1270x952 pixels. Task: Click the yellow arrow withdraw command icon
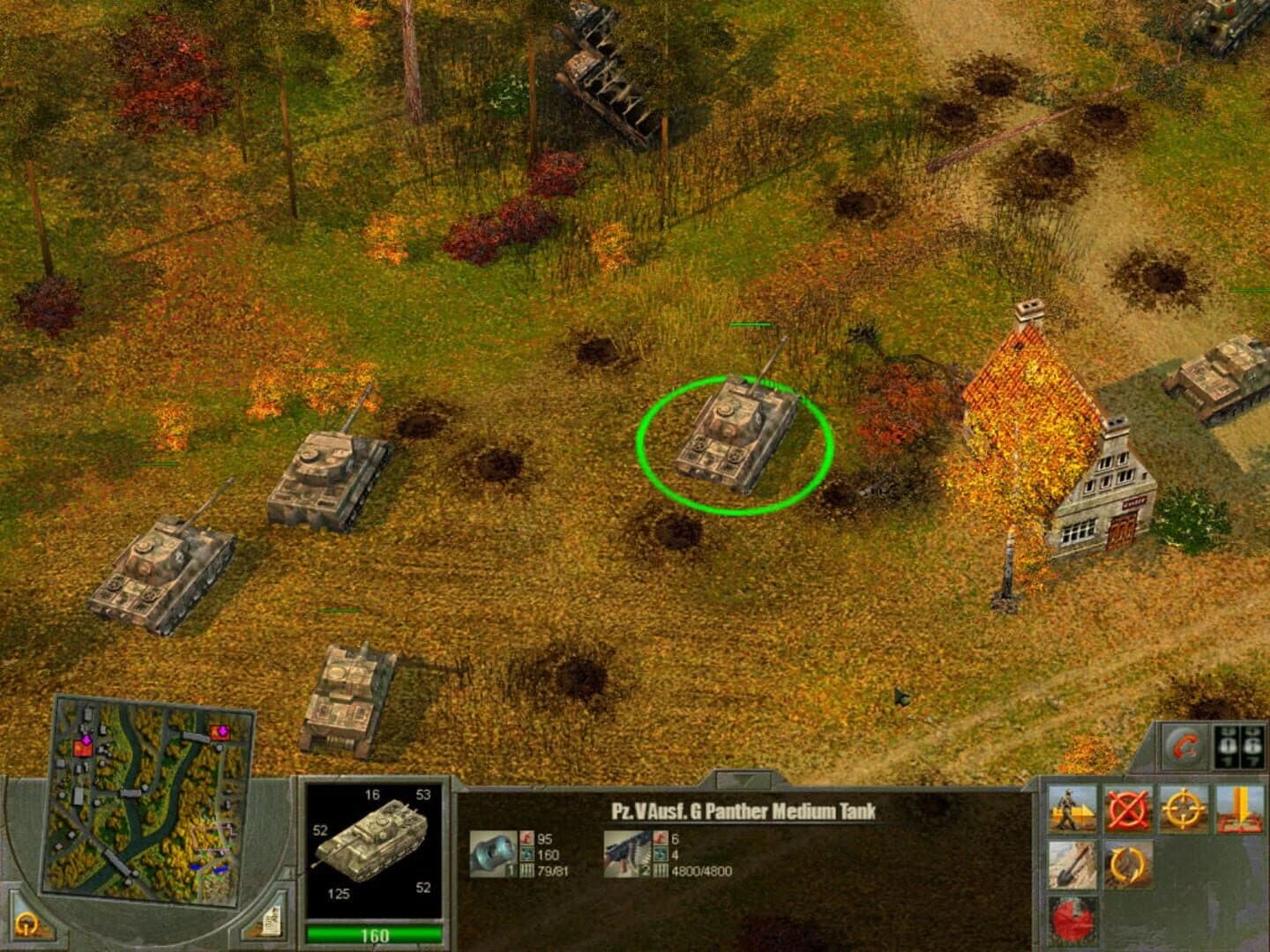(x=1238, y=808)
